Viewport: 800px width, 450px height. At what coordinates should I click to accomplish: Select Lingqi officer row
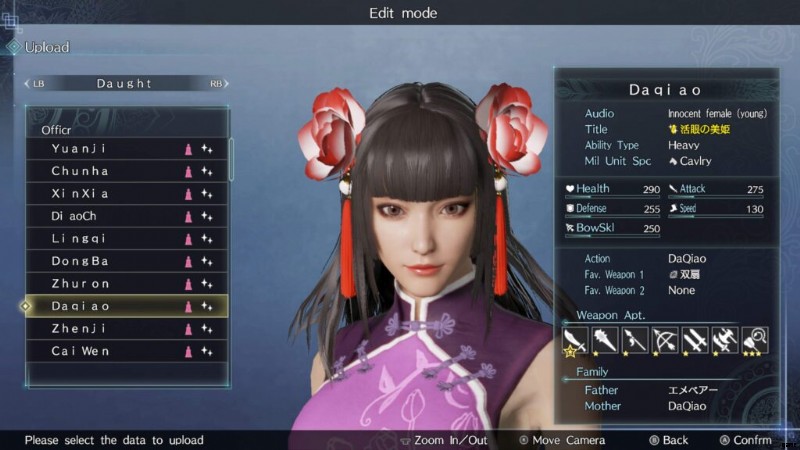(x=127, y=239)
